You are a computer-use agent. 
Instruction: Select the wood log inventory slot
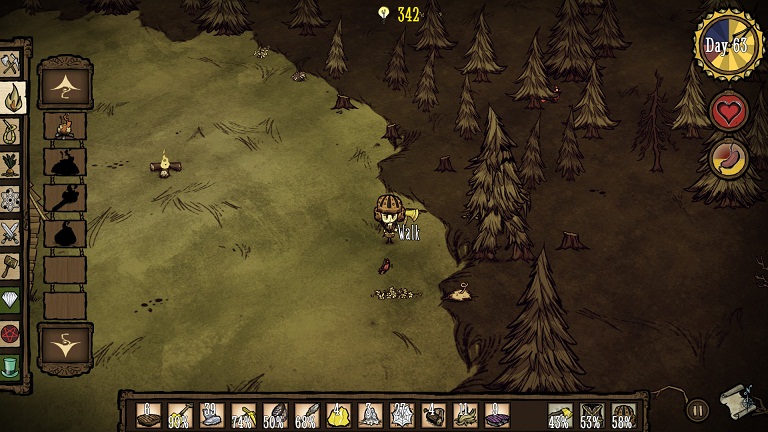point(147,415)
